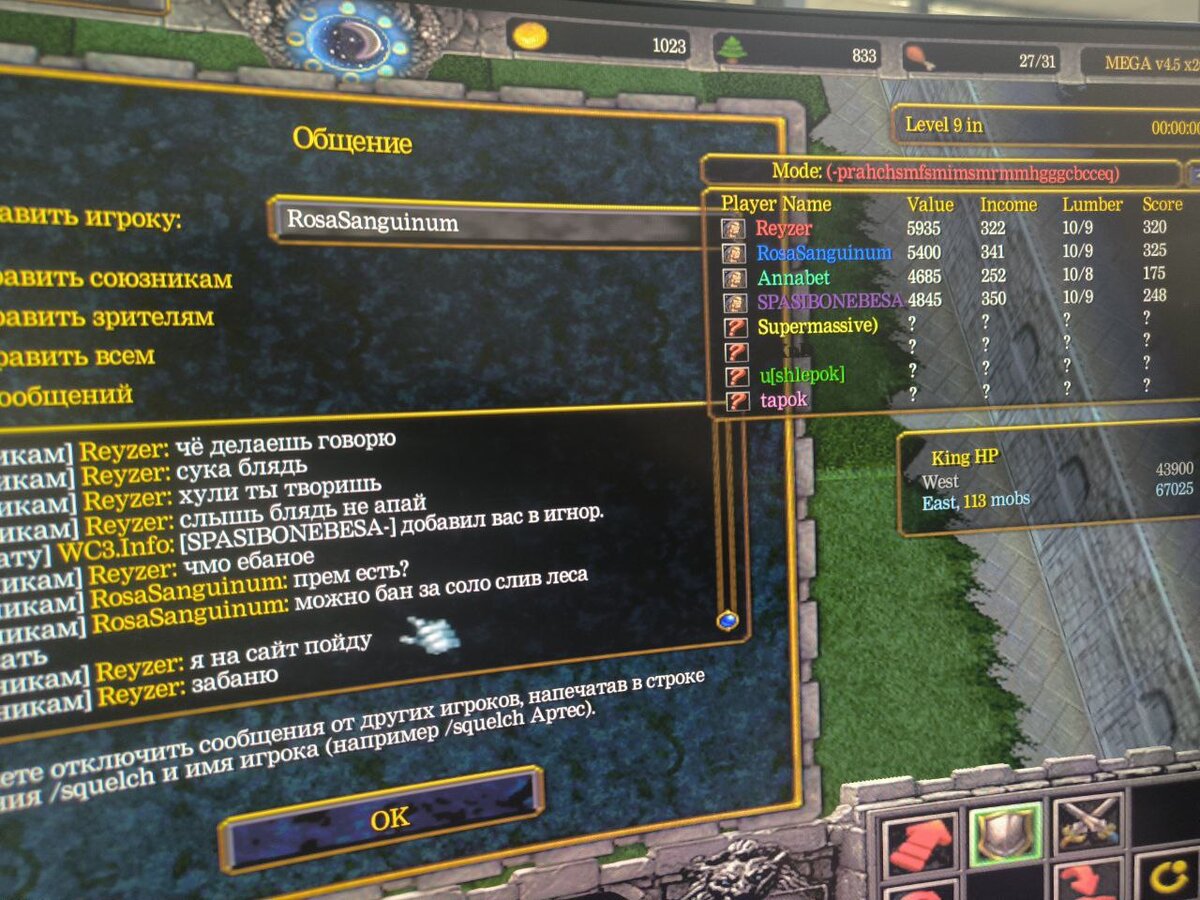The width and height of the screenshot is (1200, 900).
Task: Select the send to player option
Action: pyautogui.click(x=90, y=219)
